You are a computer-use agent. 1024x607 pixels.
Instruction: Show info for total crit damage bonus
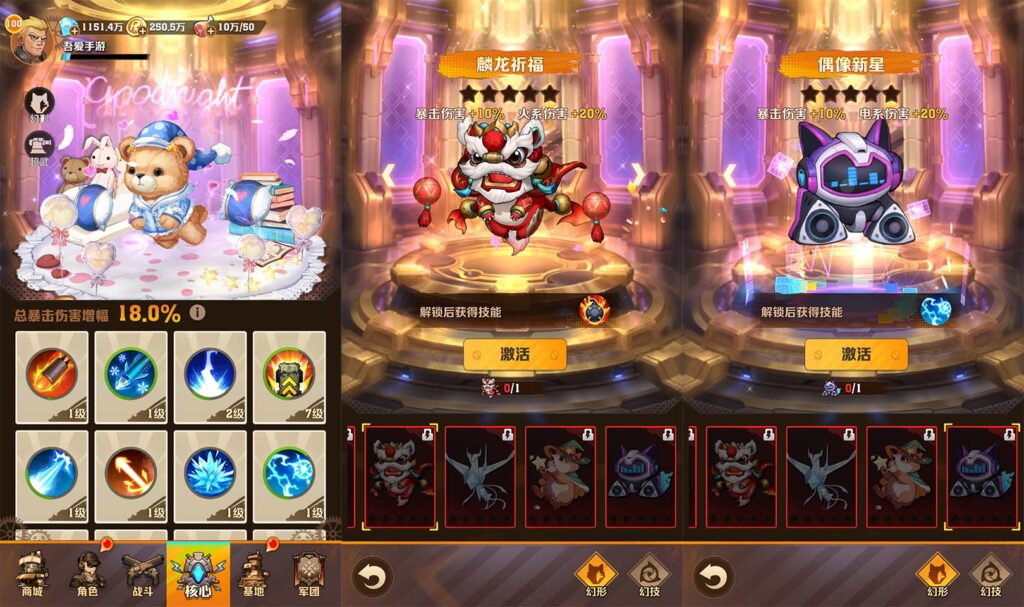(x=198, y=313)
